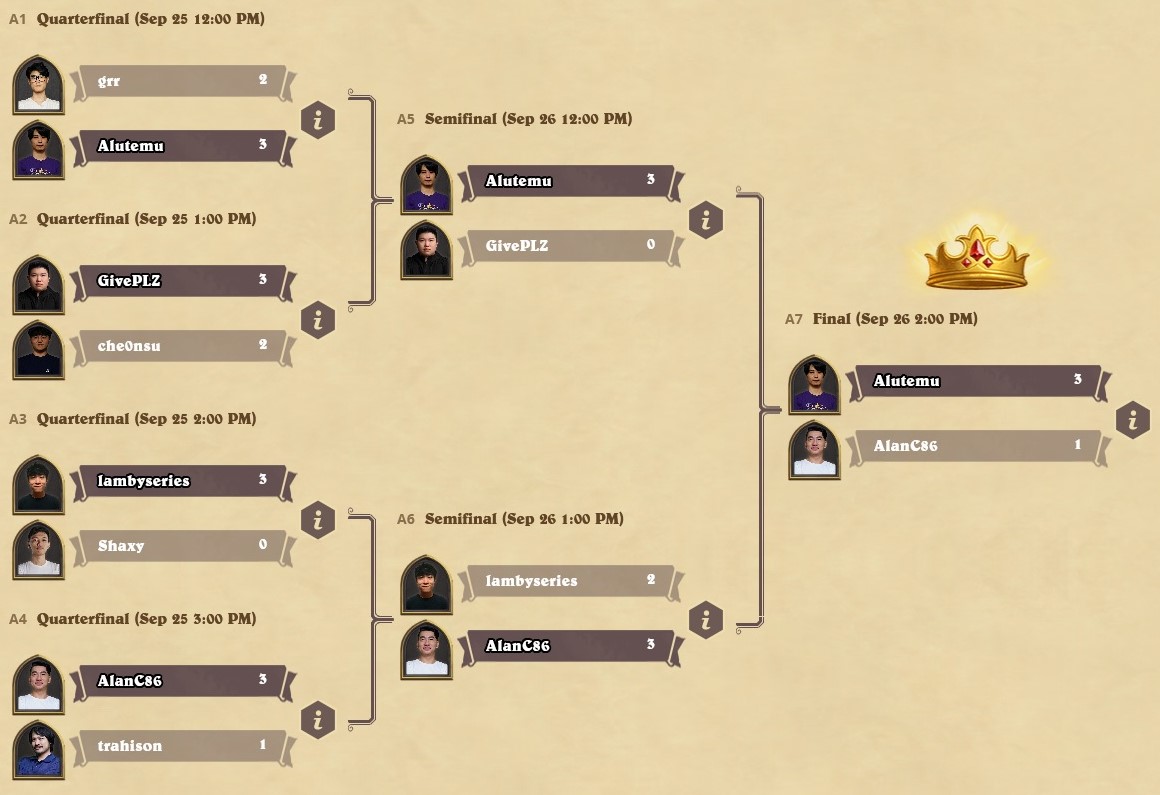
Task: View details of the A7 Final
Action: [x=1133, y=420]
